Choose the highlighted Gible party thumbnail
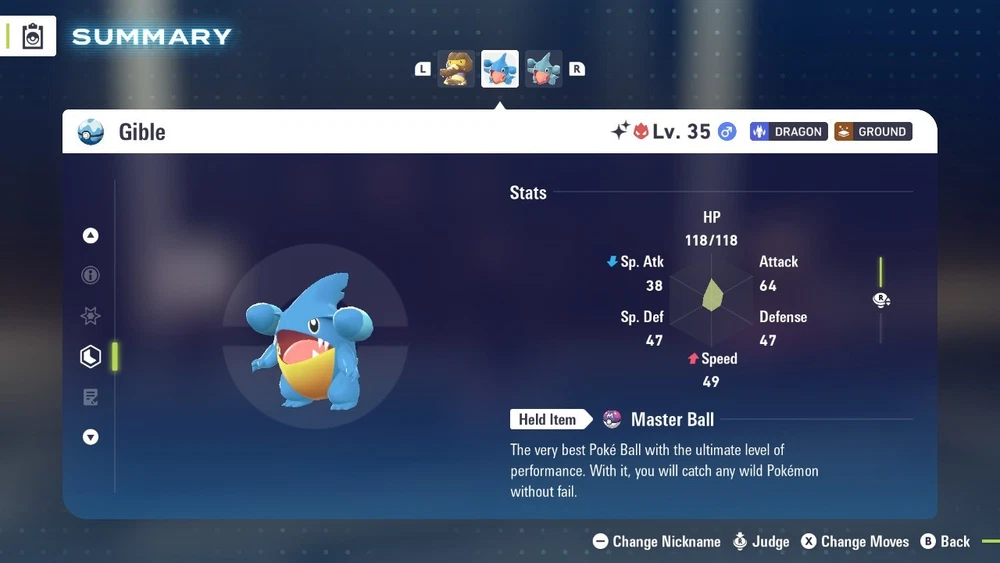Screen dimensions: 1000x563 (500, 69)
